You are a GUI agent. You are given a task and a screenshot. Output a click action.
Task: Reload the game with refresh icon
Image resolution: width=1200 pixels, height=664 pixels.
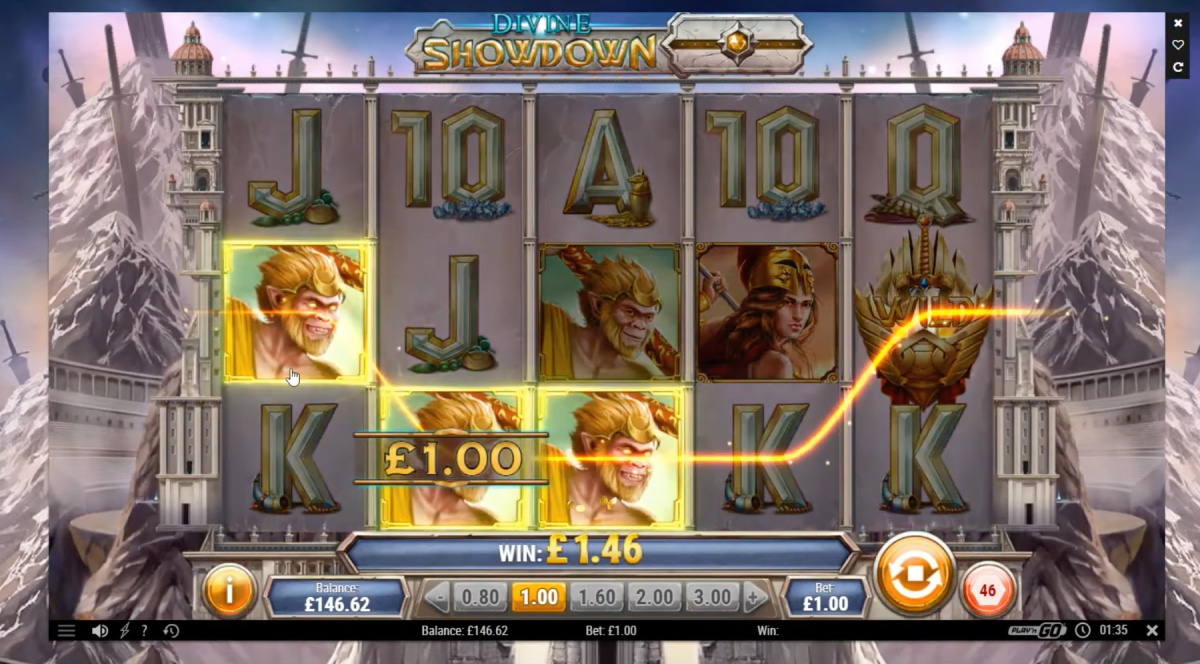point(1178,67)
